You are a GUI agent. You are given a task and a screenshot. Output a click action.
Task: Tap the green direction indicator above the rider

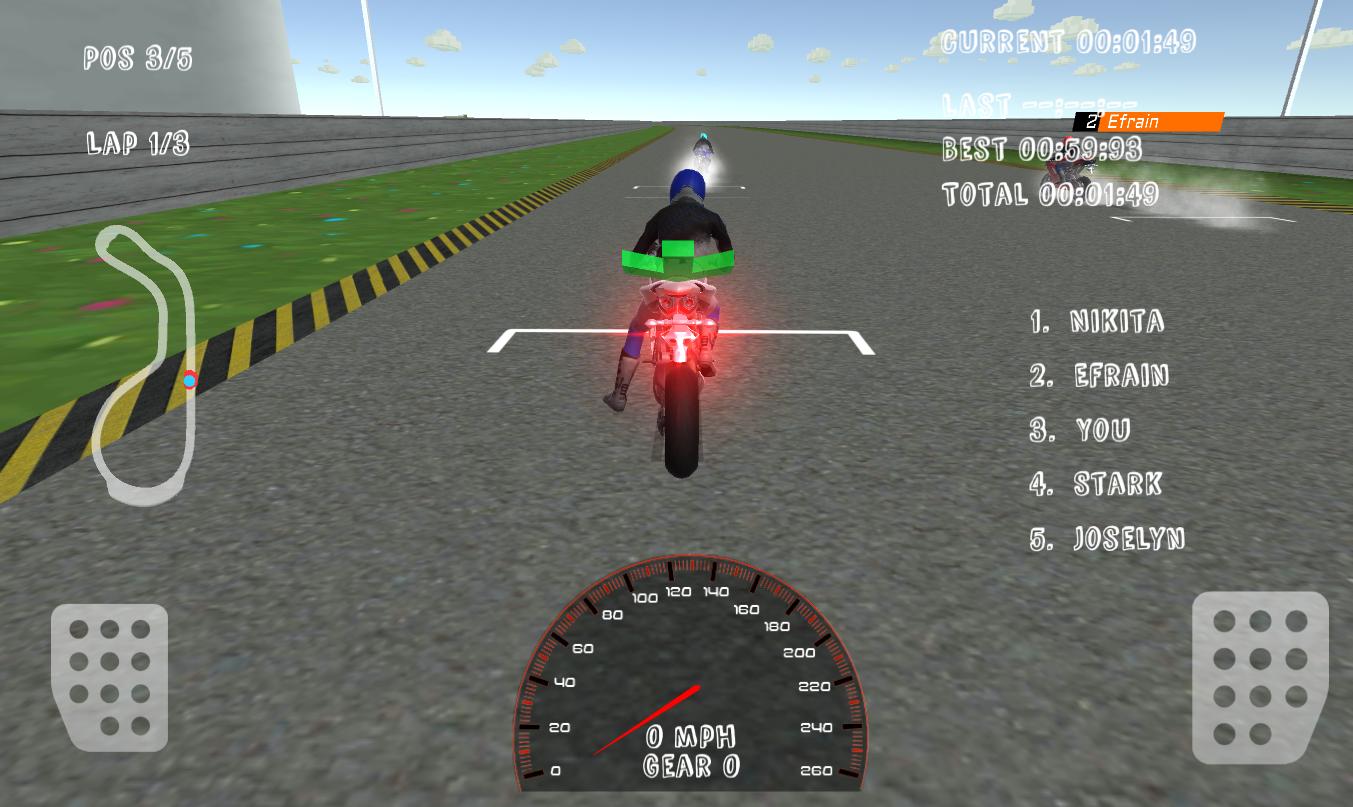[677, 255]
